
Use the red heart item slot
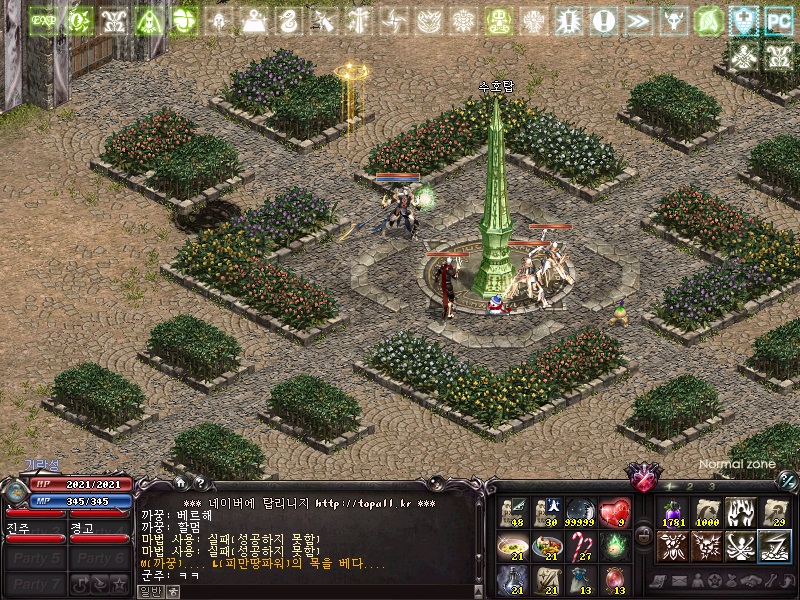click(614, 513)
